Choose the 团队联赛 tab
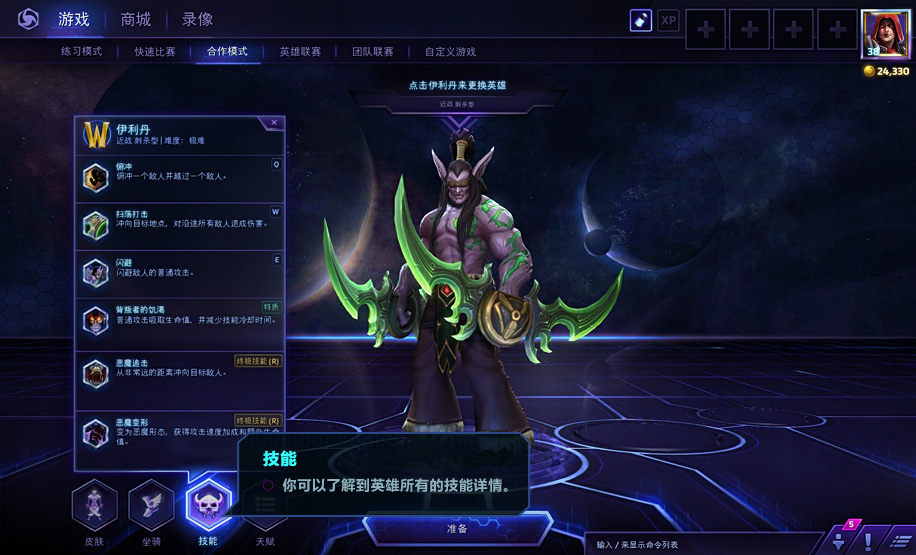This screenshot has height=555, width=916. pyautogui.click(x=372, y=51)
